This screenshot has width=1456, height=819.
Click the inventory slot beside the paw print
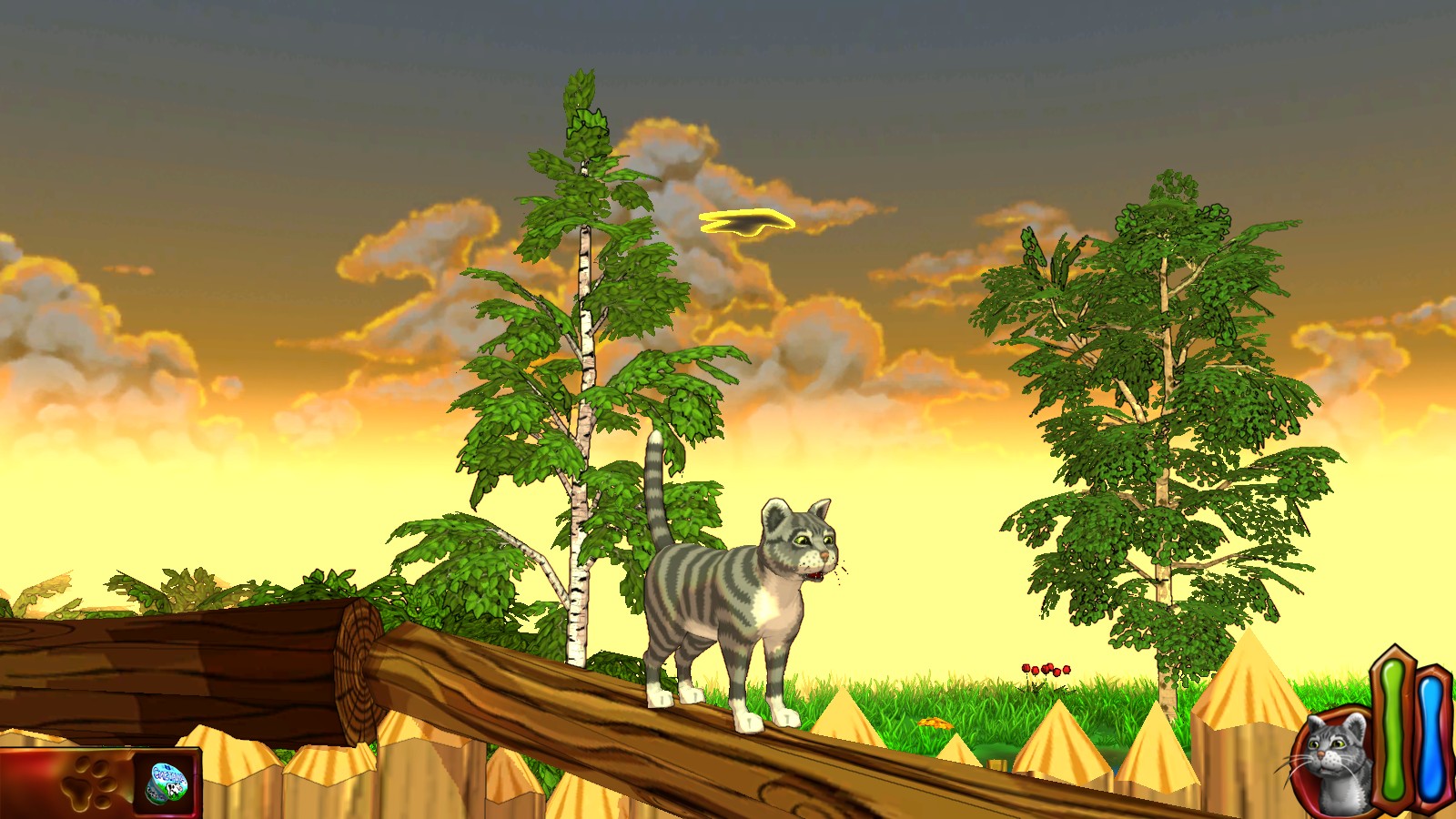167,781
